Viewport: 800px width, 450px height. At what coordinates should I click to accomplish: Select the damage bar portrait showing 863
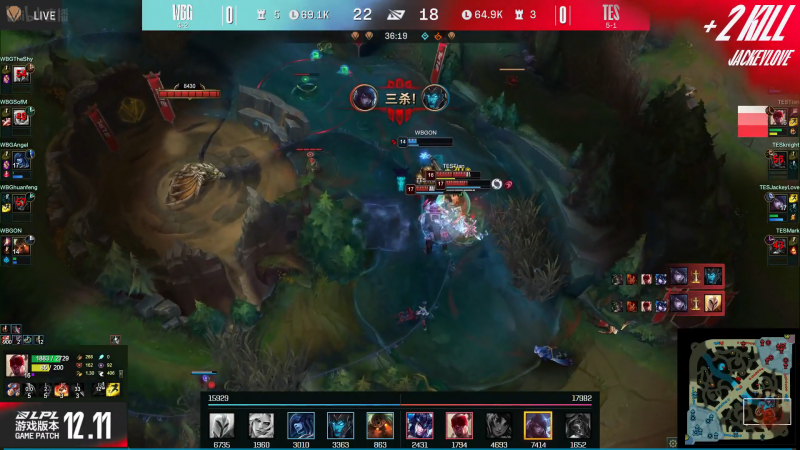379,425
